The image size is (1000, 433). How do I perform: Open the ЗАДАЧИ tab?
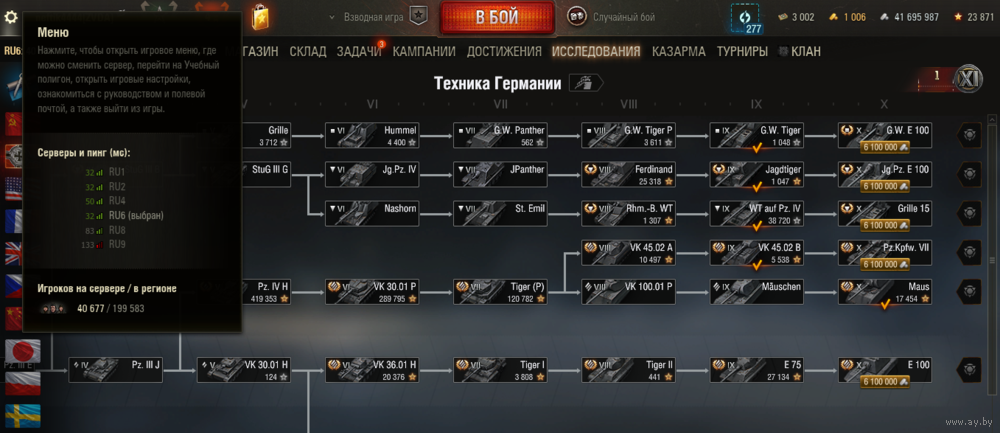pyautogui.click(x=359, y=51)
